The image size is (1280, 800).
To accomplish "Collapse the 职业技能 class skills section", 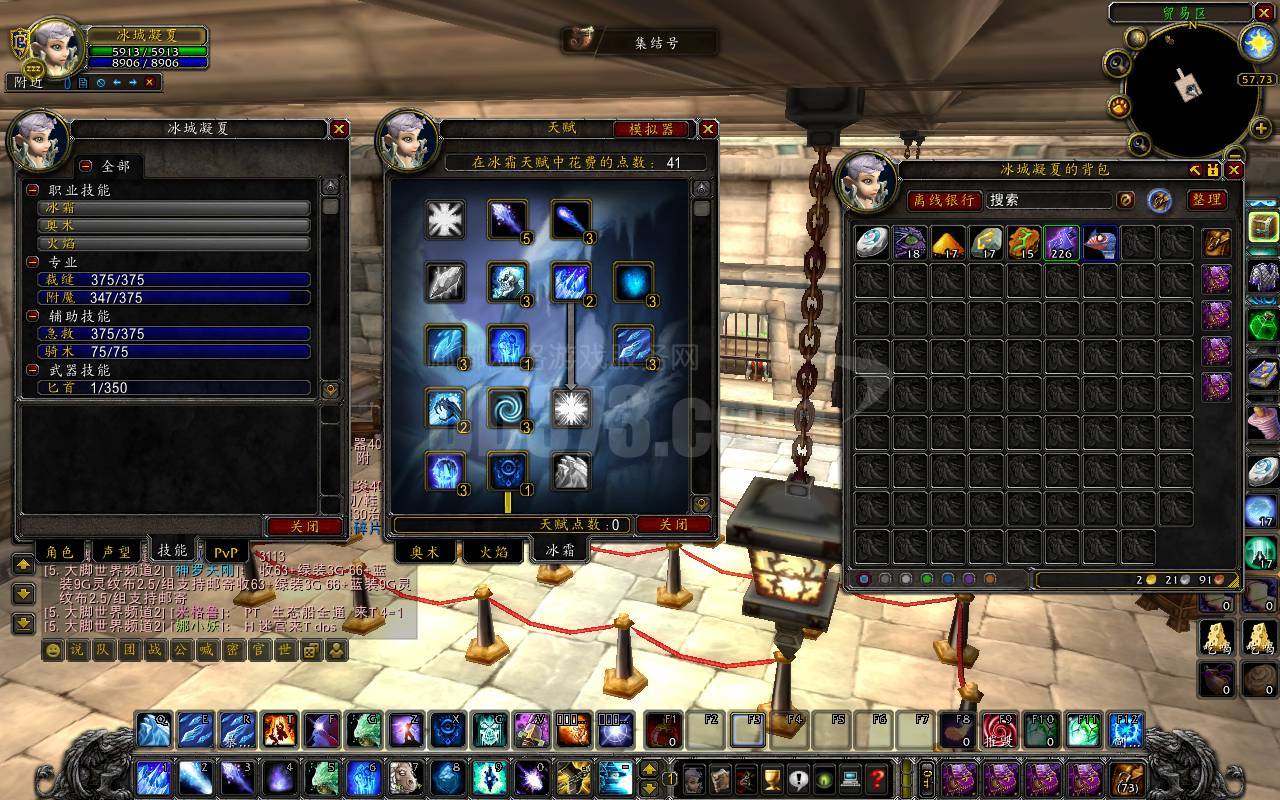I will coord(33,190).
